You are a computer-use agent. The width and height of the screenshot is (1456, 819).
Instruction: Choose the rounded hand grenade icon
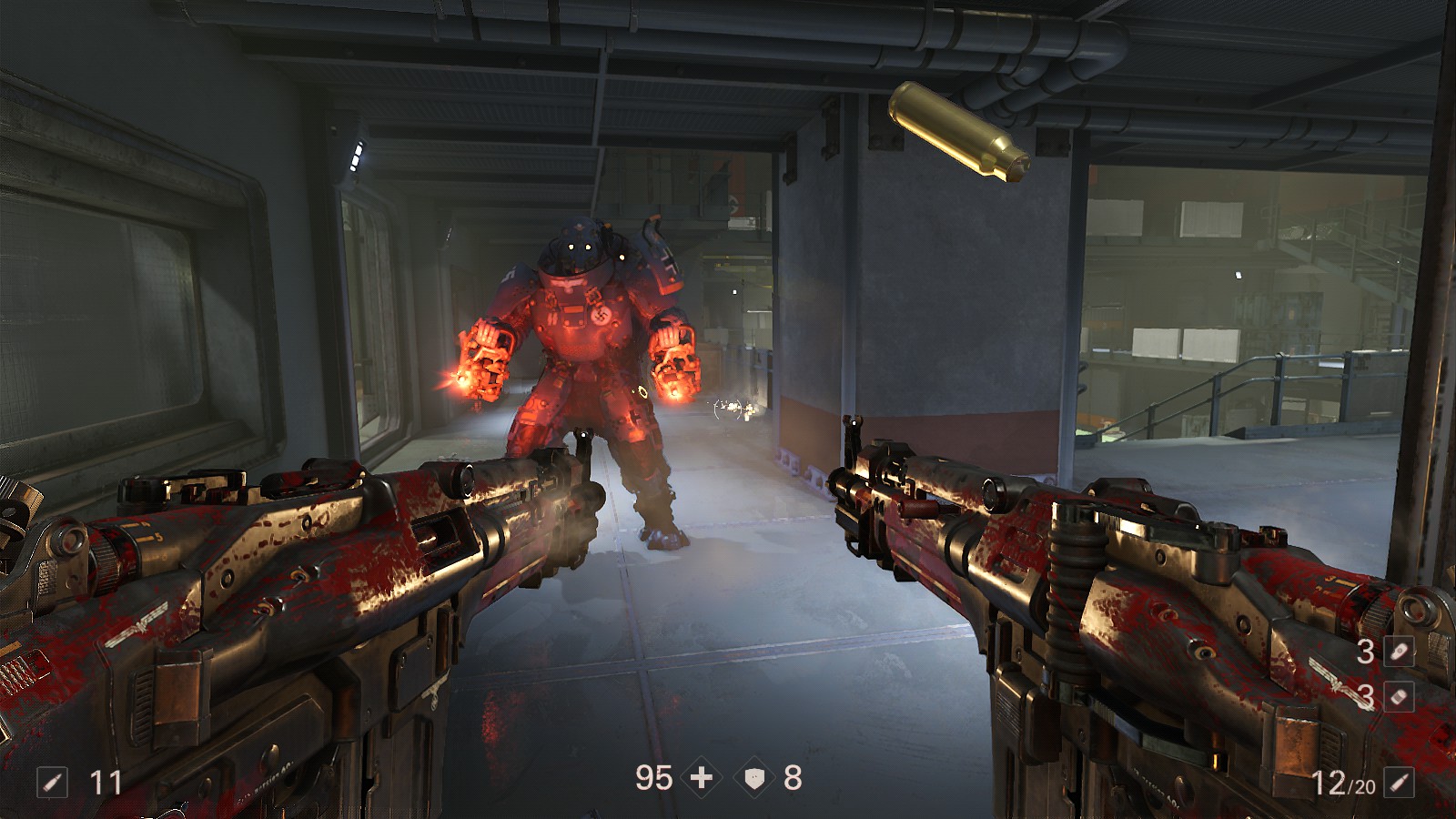[x=1399, y=651]
